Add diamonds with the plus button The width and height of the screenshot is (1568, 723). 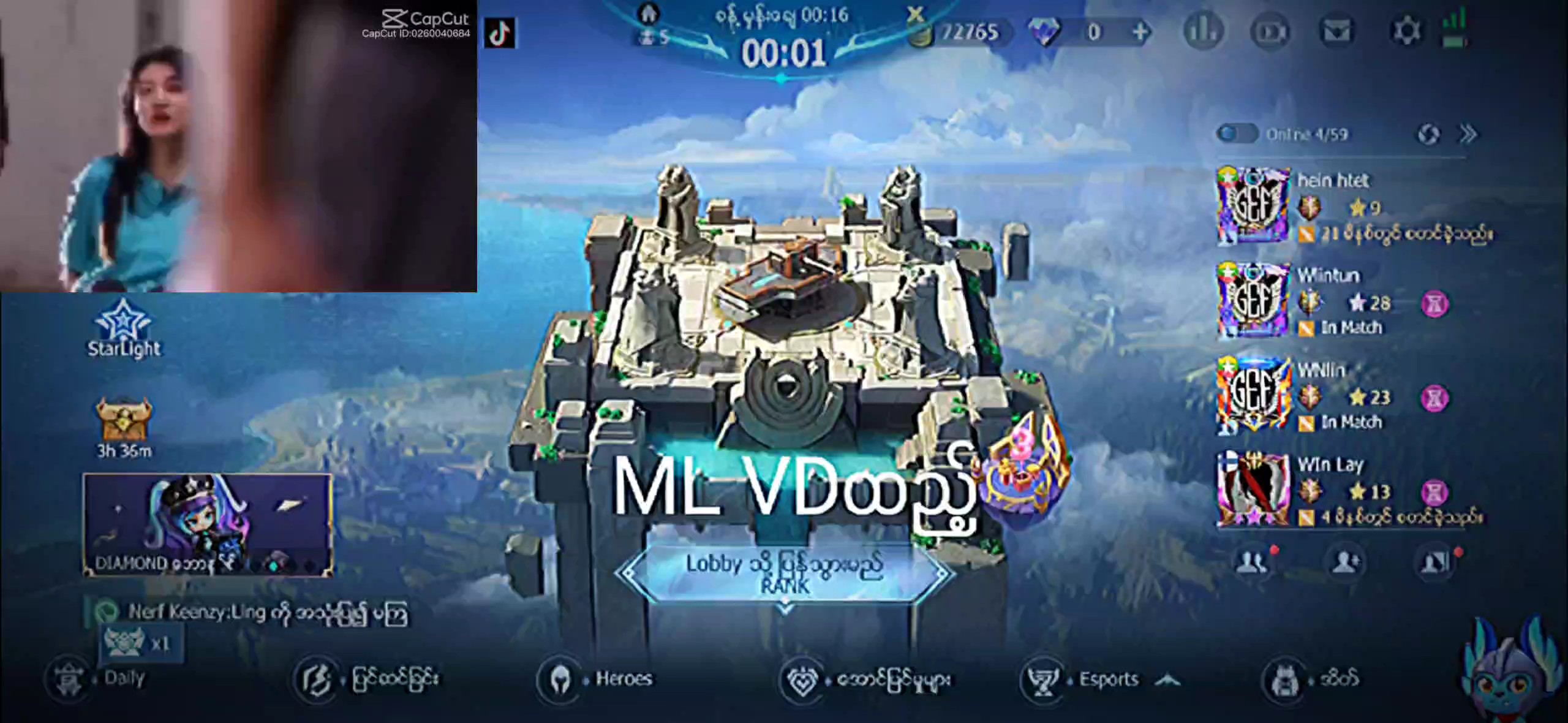(x=1140, y=32)
